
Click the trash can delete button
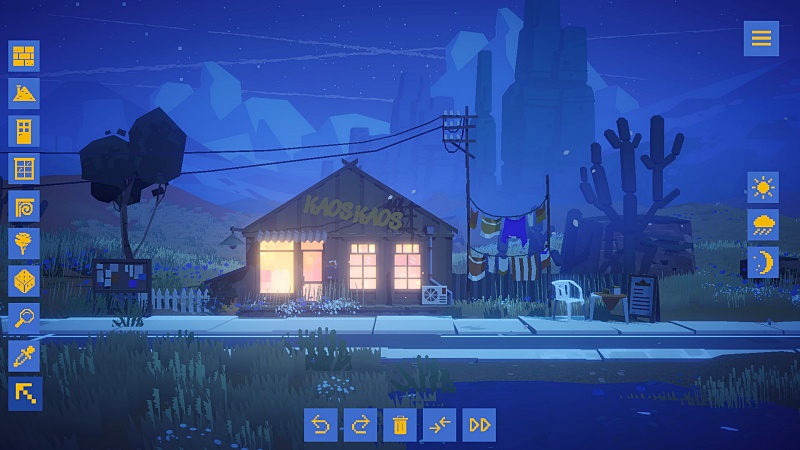[400, 425]
